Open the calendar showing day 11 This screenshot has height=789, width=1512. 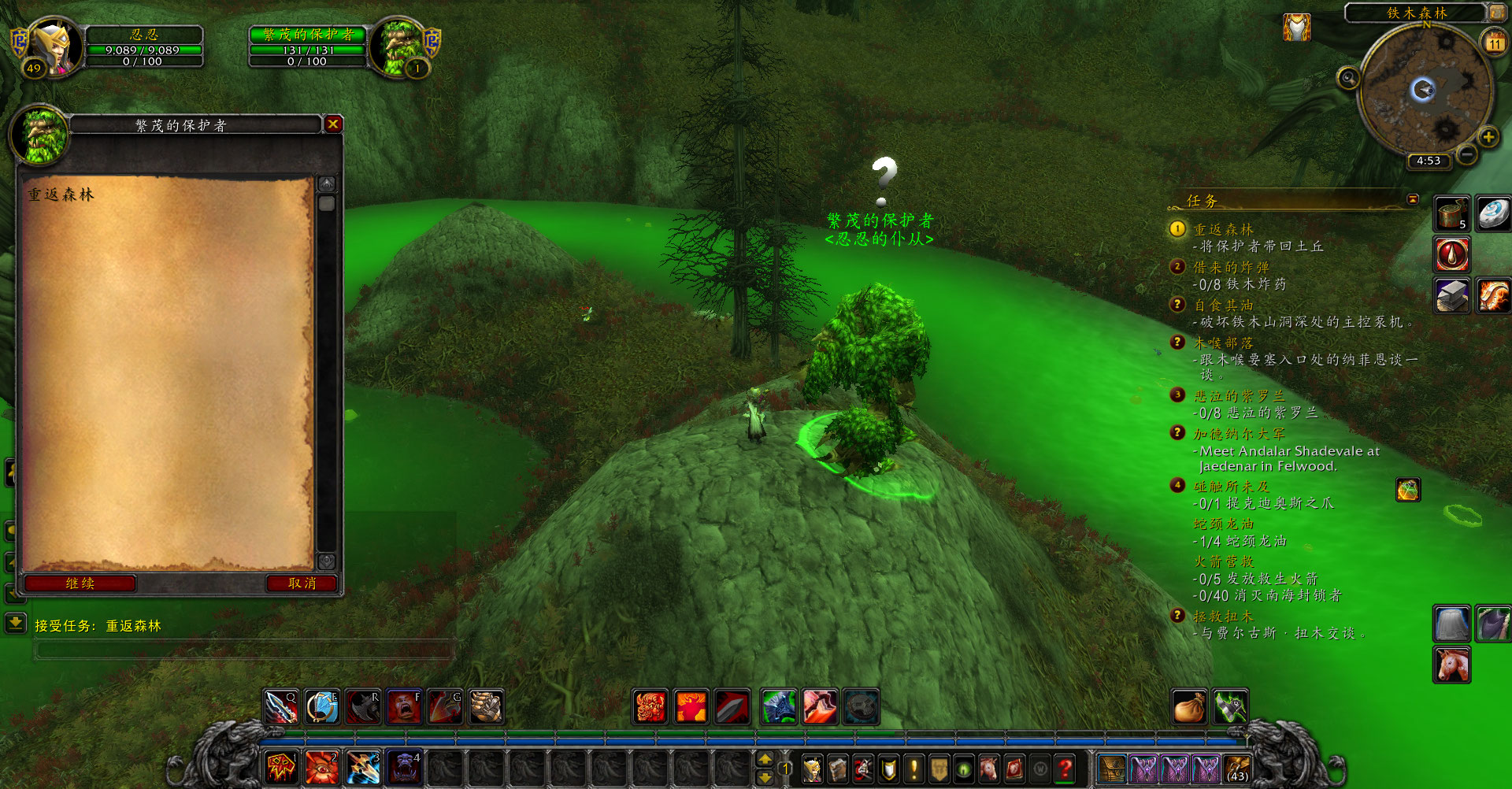(1494, 43)
